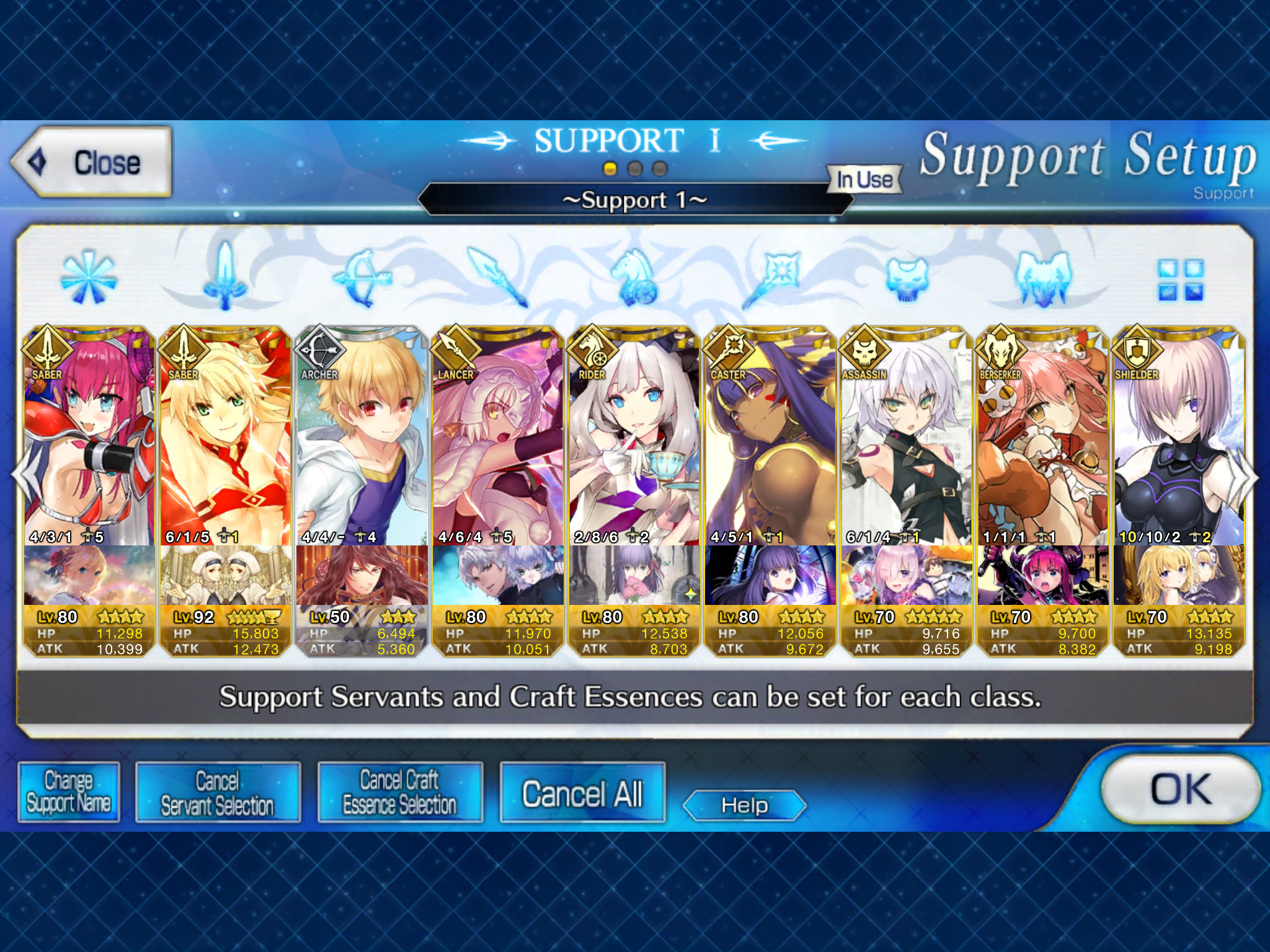Select the Assassin skull class icon
Screen dimensions: 1270x952
(x=907, y=278)
